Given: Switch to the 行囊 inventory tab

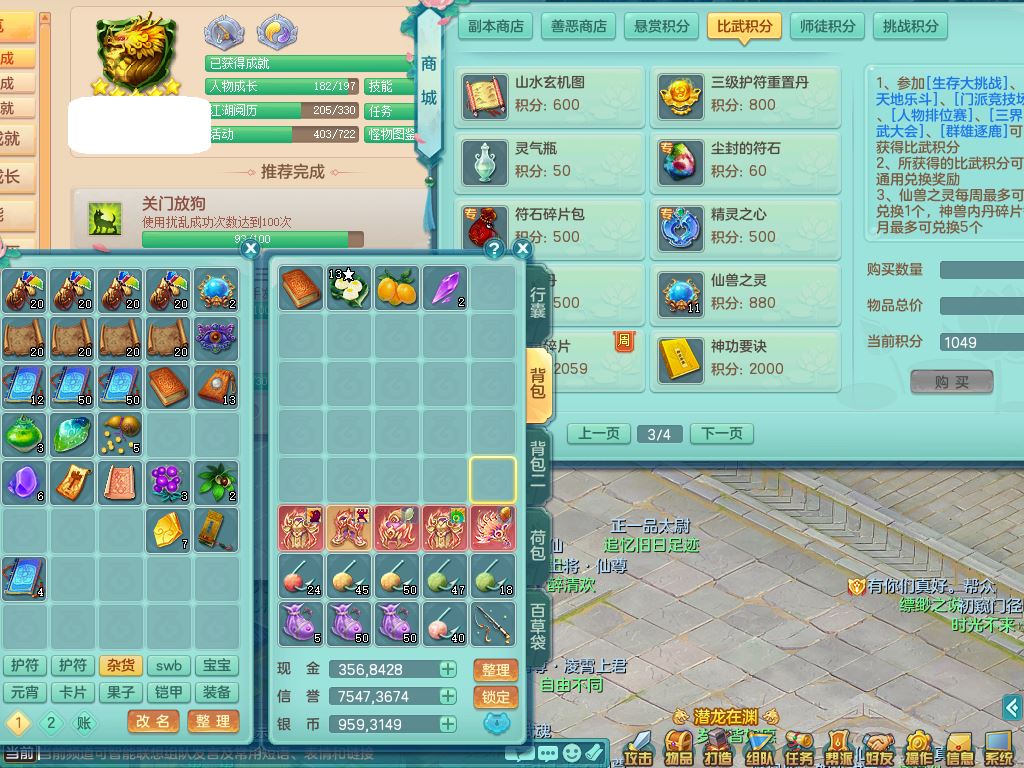Looking at the screenshot, I should click(x=538, y=302).
